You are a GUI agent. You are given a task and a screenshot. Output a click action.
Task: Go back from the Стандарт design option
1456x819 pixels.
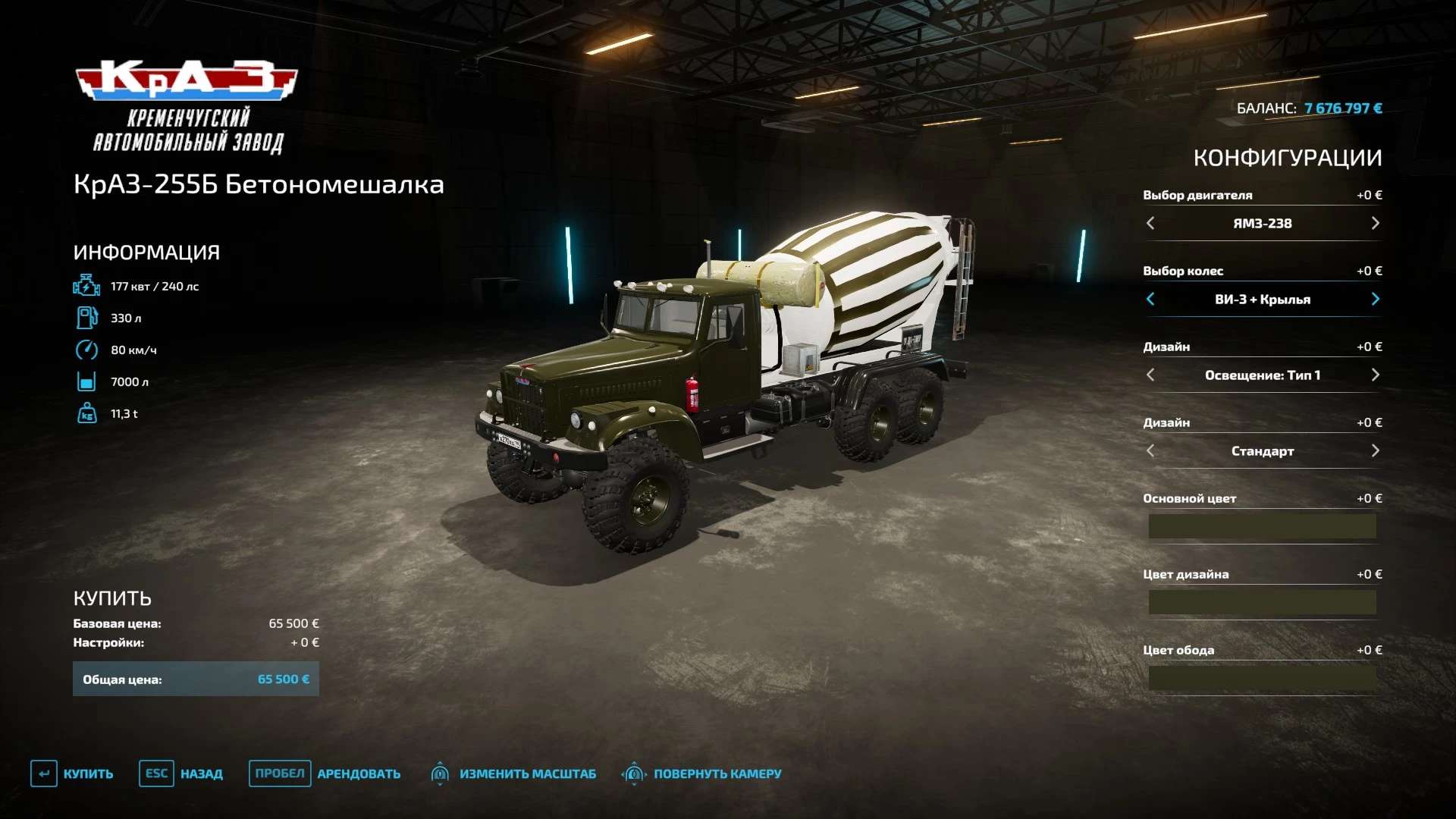[x=1150, y=450]
